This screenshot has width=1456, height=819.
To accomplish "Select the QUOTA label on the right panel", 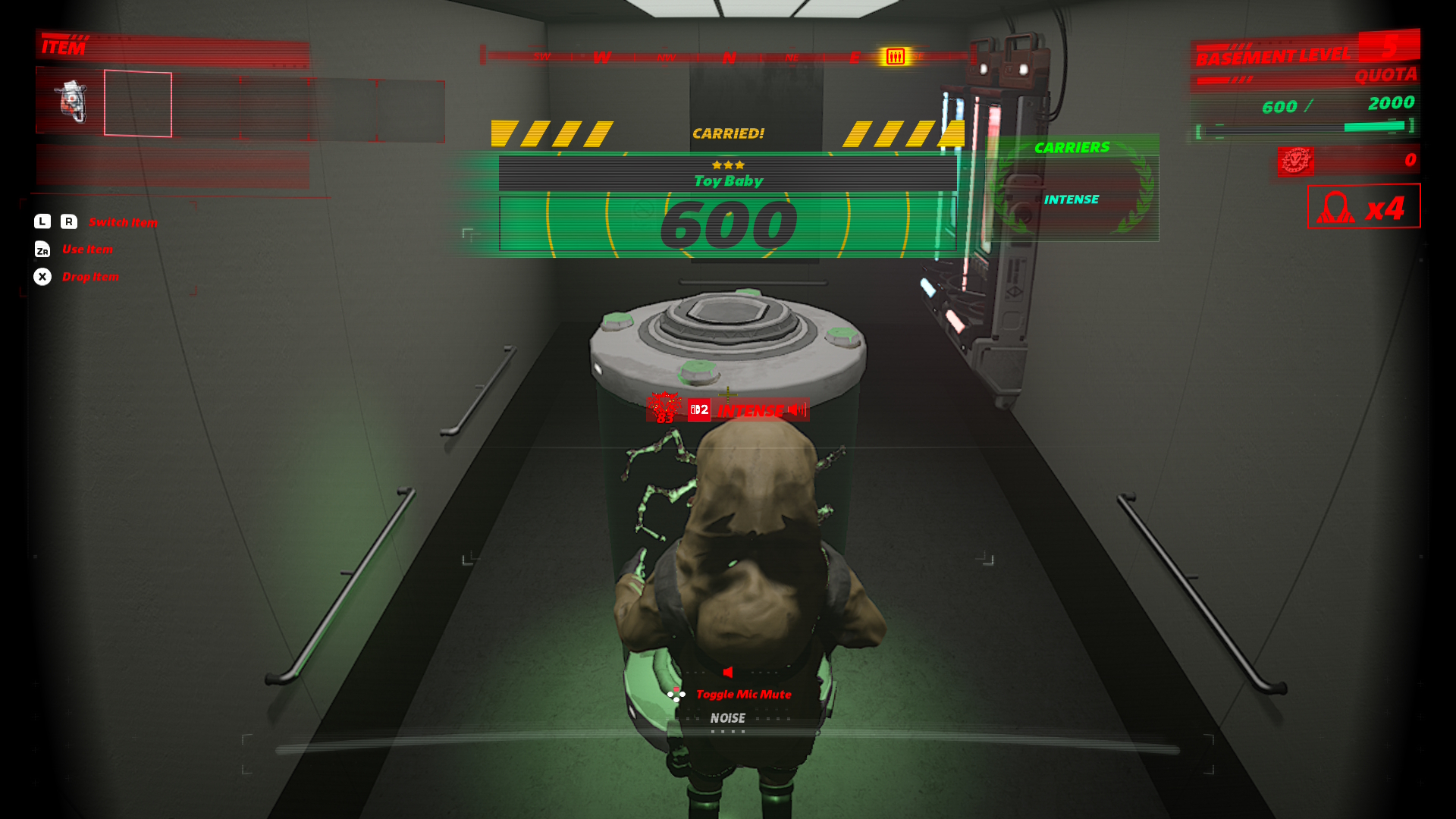I will click(x=1385, y=74).
